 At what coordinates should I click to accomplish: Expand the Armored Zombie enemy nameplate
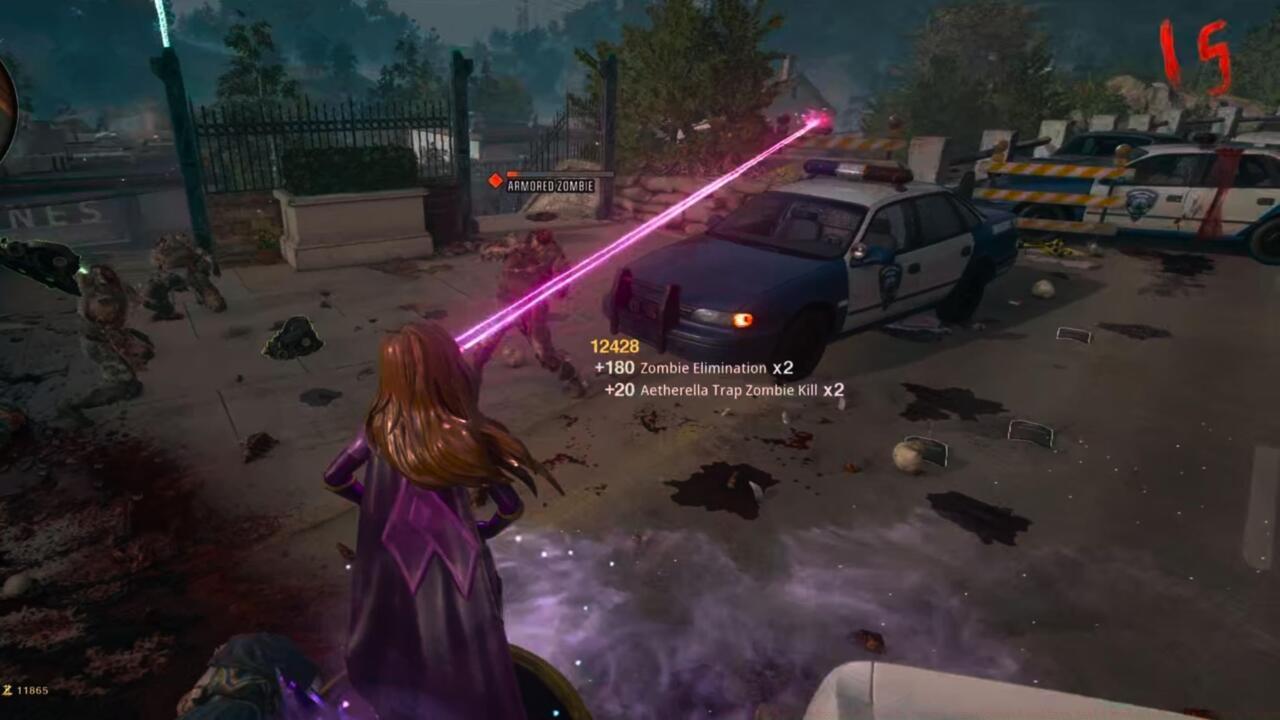[553, 186]
